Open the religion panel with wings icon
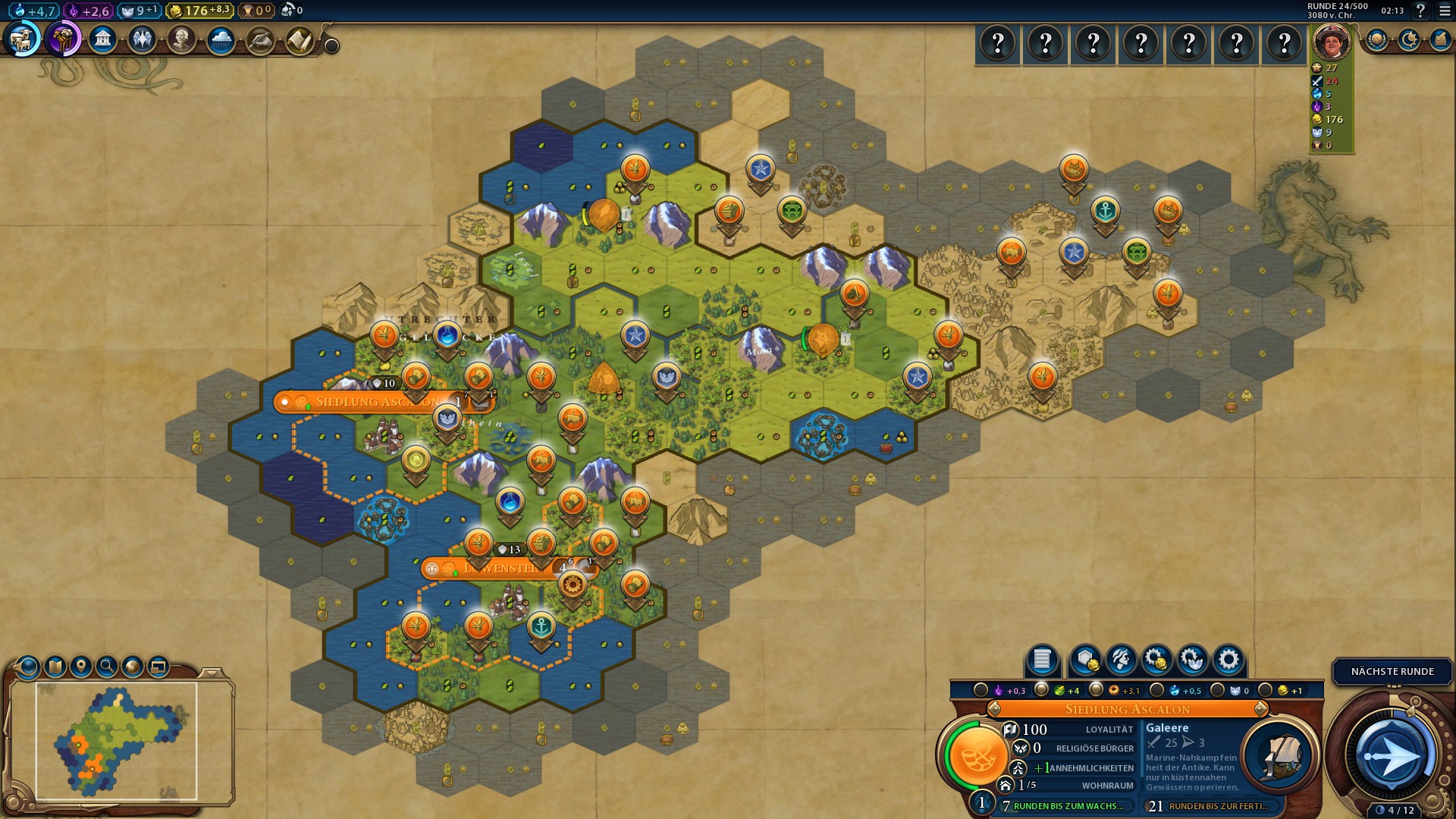The height and width of the screenshot is (819, 1456). (x=142, y=39)
